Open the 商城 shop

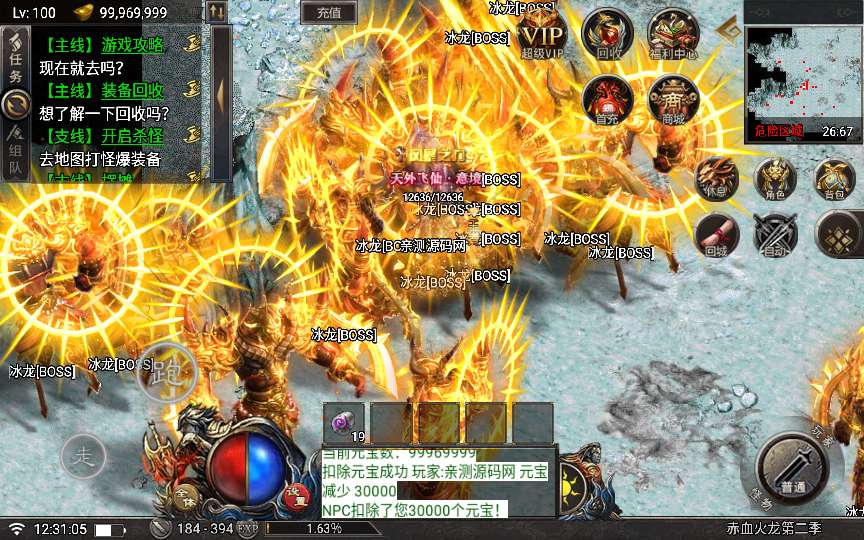click(673, 98)
